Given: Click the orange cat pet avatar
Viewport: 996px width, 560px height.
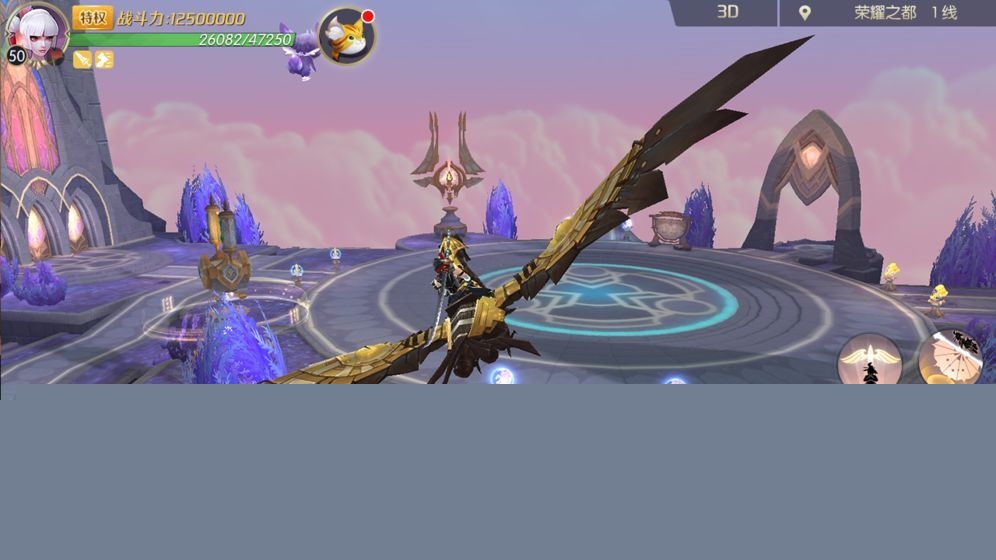Looking at the screenshot, I should pyautogui.click(x=346, y=37).
